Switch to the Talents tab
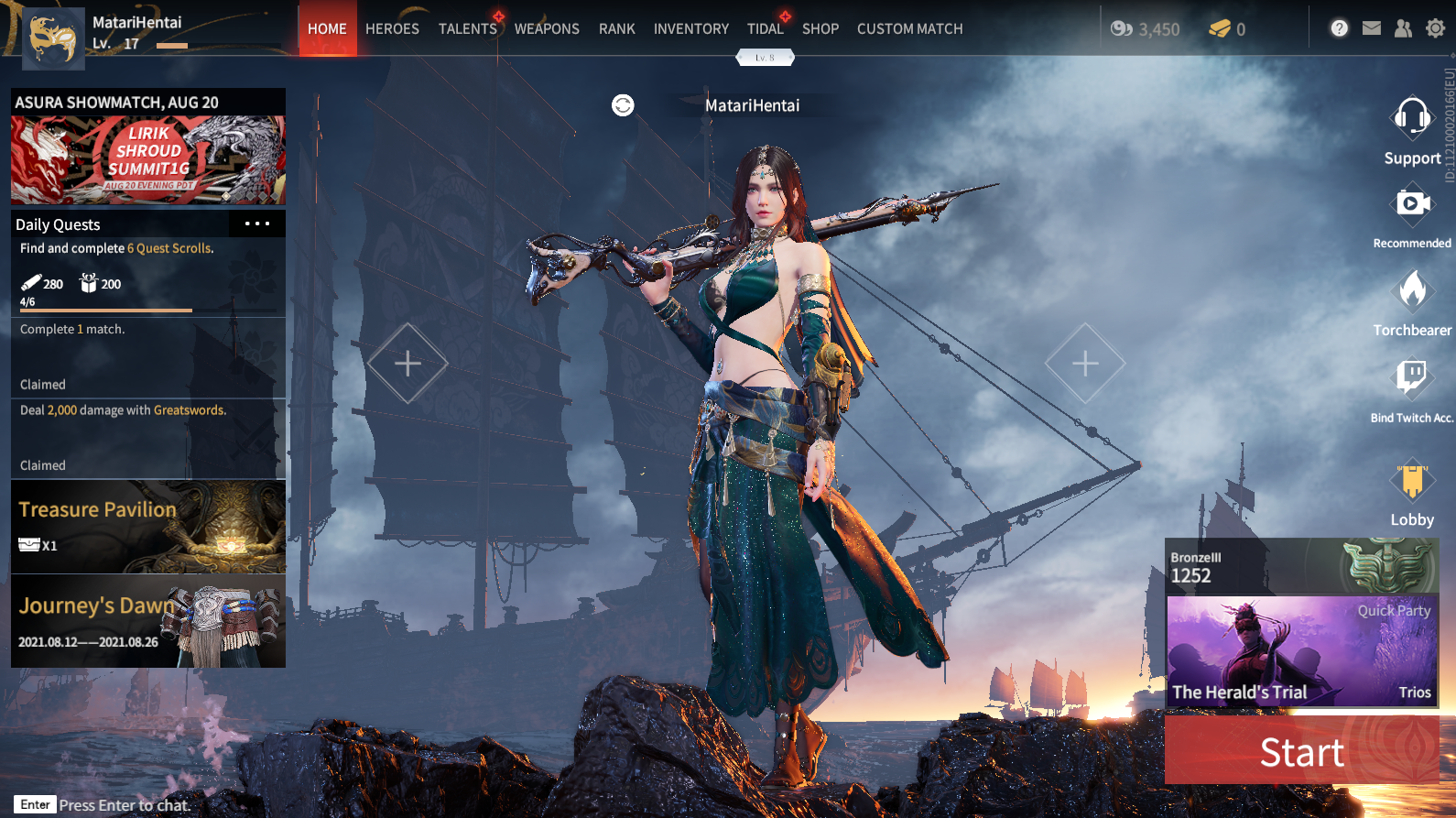This screenshot has width=1456, height=818. tap(467, 29)
